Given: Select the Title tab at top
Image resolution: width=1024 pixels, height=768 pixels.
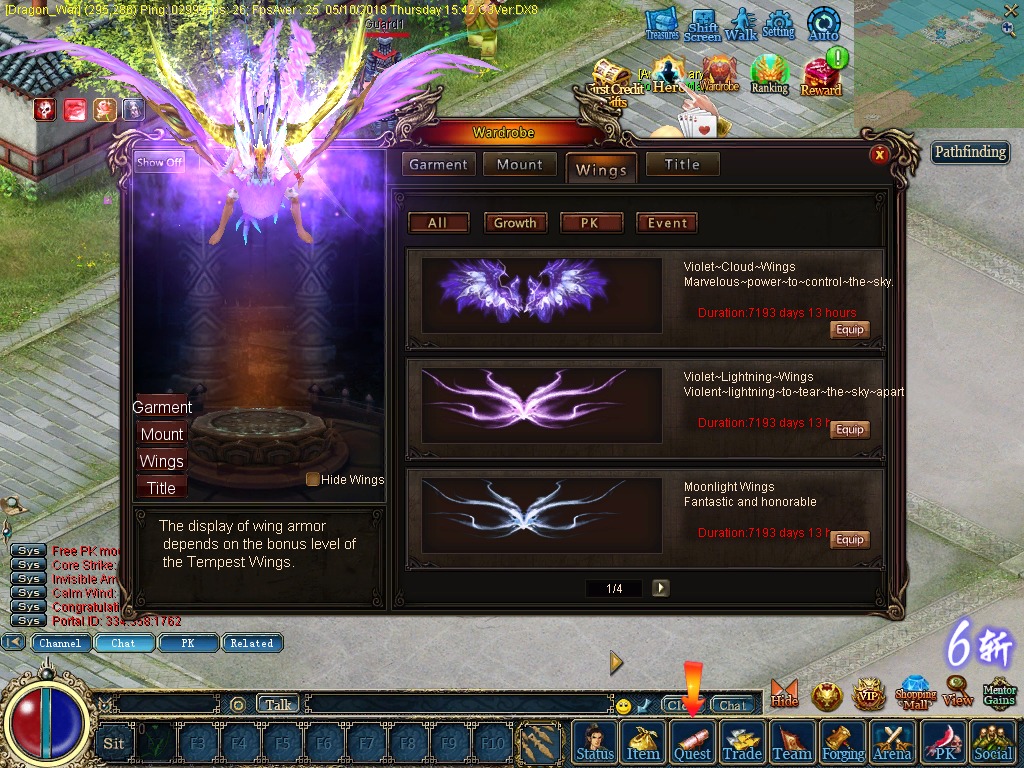Looking at the screenshot, I should (682, 165).
